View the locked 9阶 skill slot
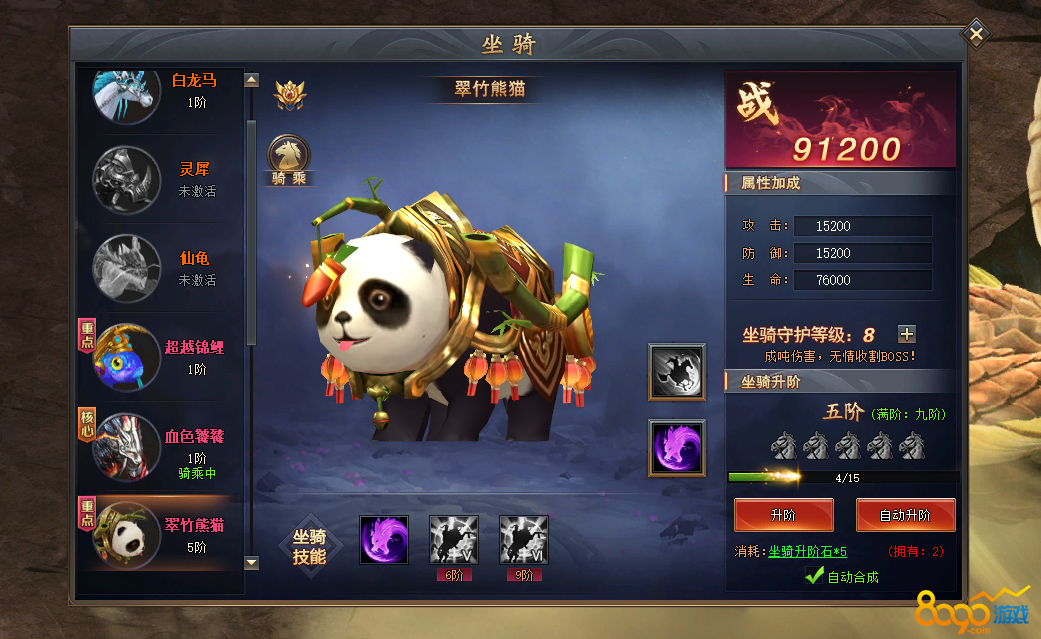Viewport: 1041px width, 639px height. 523,541
